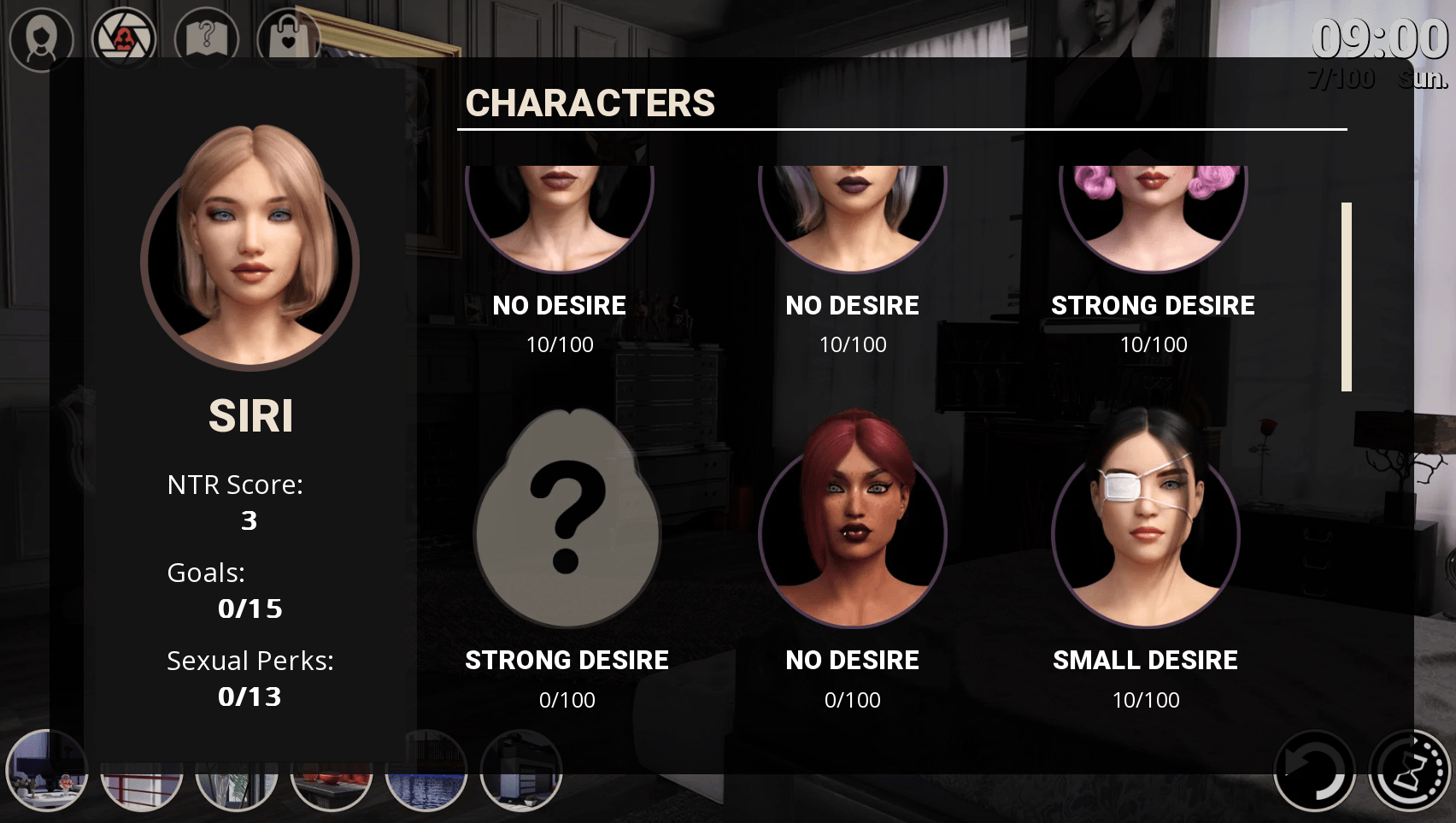Select the red-haired character portrait
Screen dimensions: 1456x823
point(852,522)
